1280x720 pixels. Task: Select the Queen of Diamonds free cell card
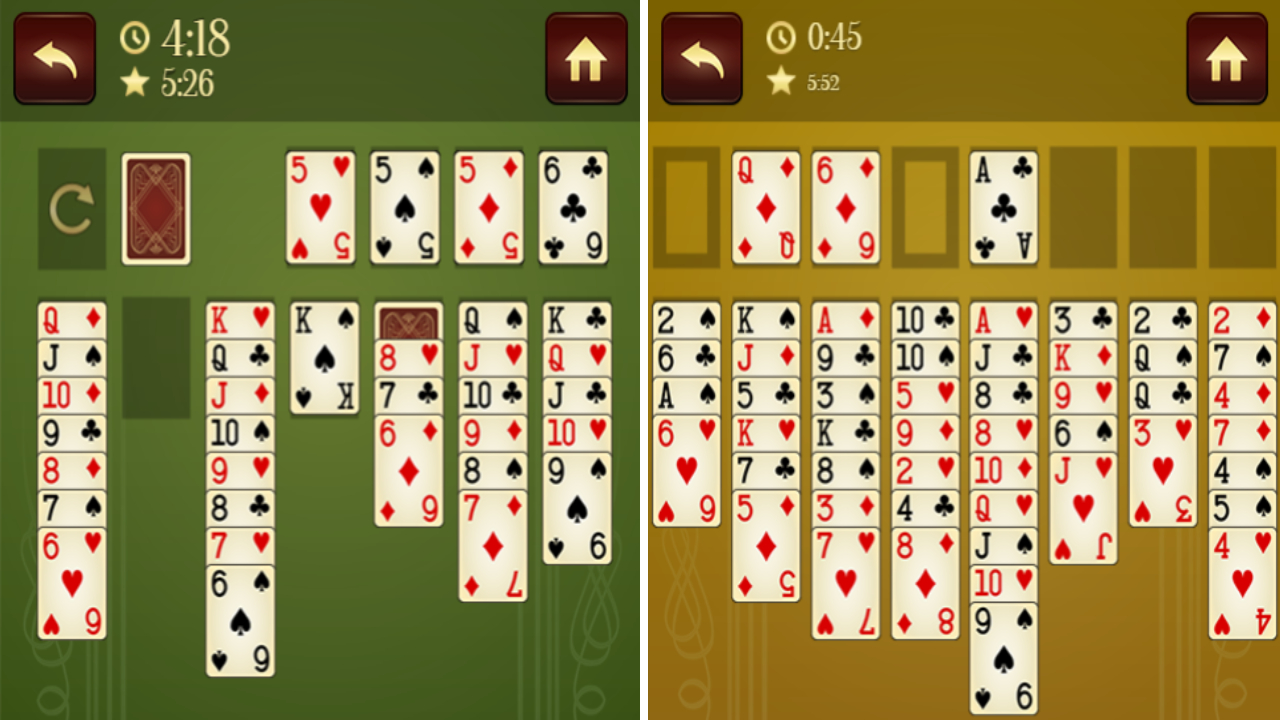(x=765, y=207)
